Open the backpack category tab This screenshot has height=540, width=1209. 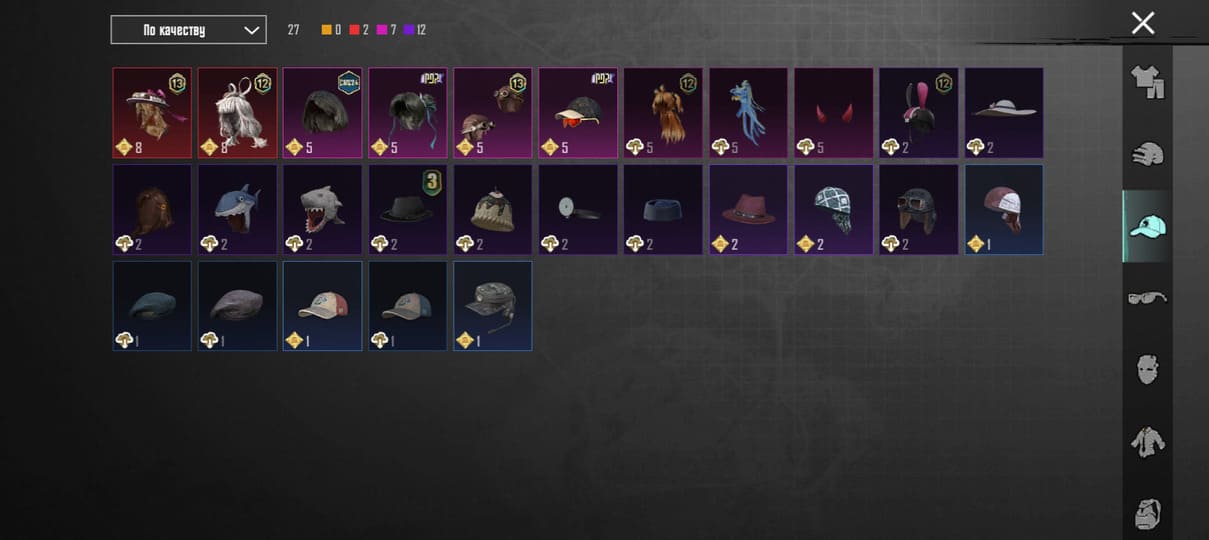click(x=1146, y=513)
